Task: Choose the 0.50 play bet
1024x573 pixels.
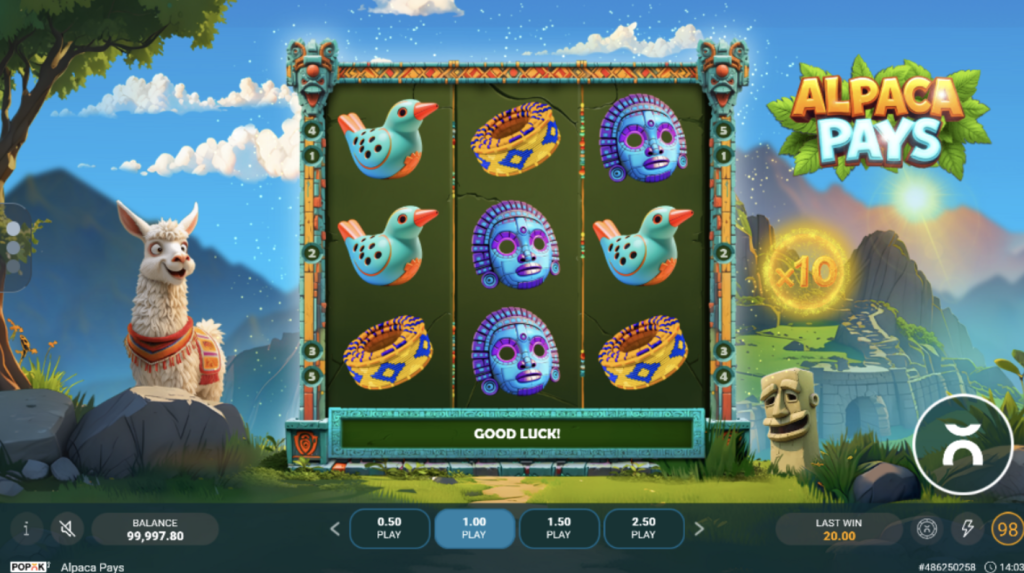Action: [x=389, y=528]
